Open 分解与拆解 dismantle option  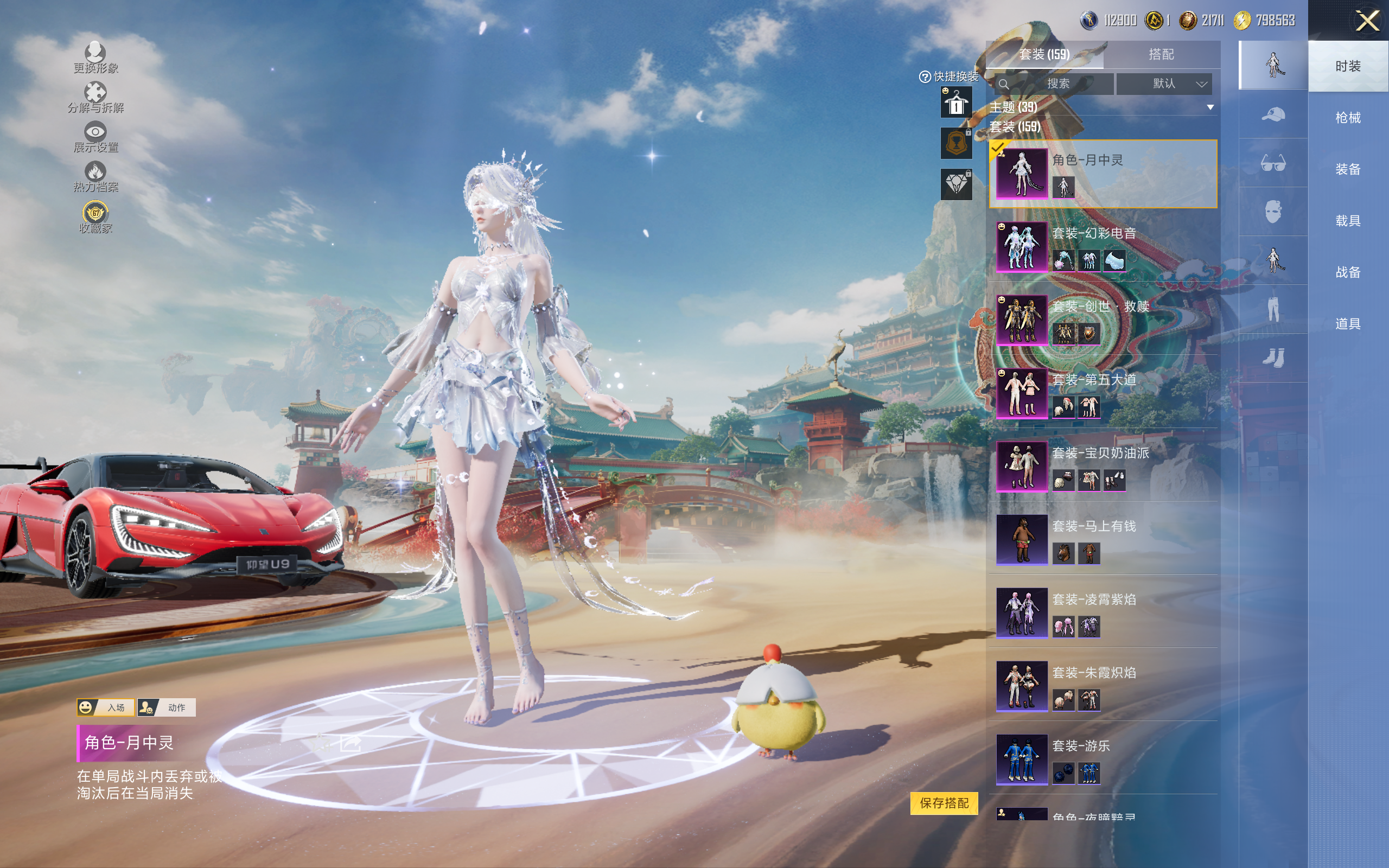(95, 98)
